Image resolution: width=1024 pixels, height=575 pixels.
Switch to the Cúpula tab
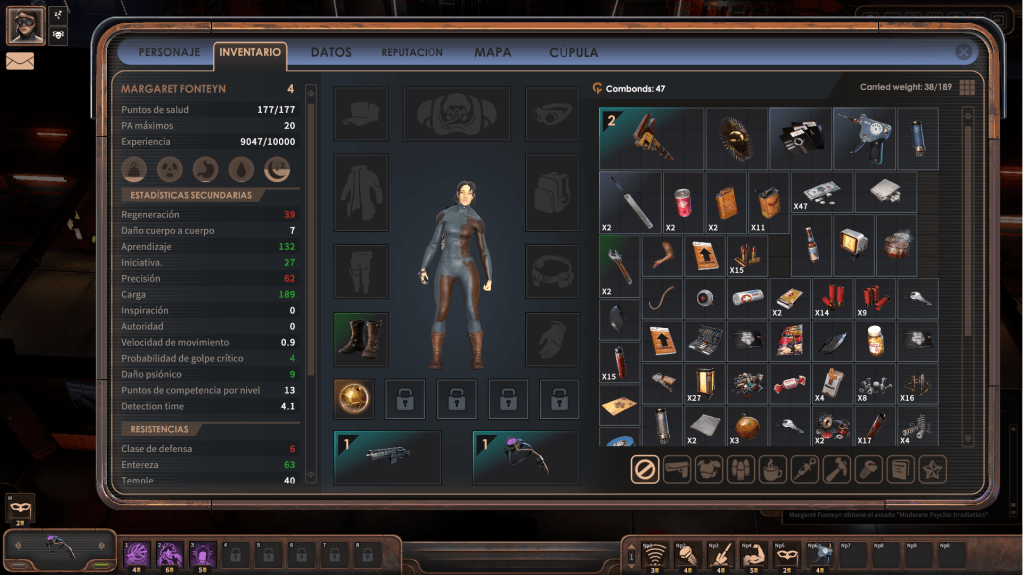(574, 52)
